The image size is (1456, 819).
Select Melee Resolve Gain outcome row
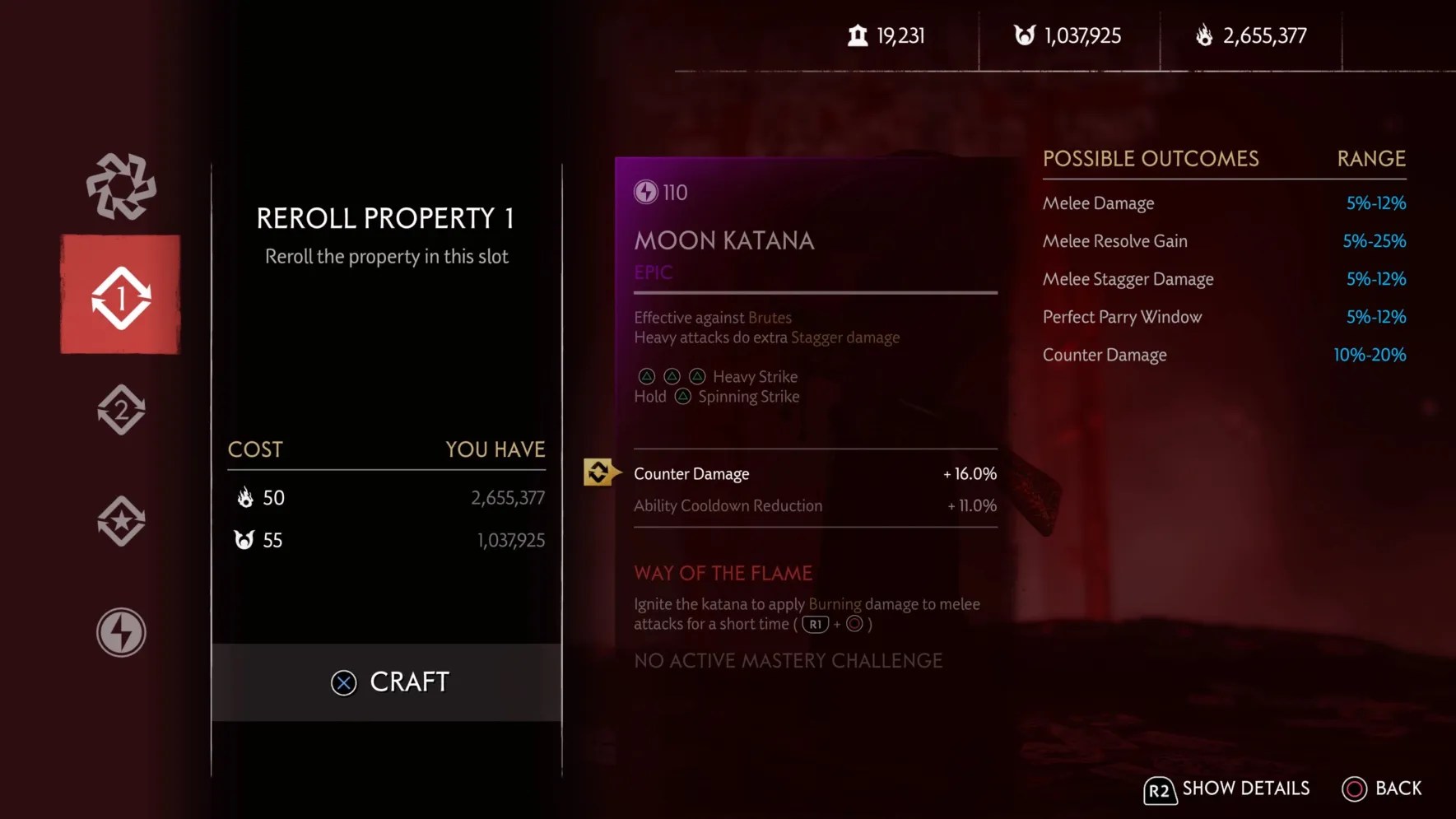pos(1223,241)
